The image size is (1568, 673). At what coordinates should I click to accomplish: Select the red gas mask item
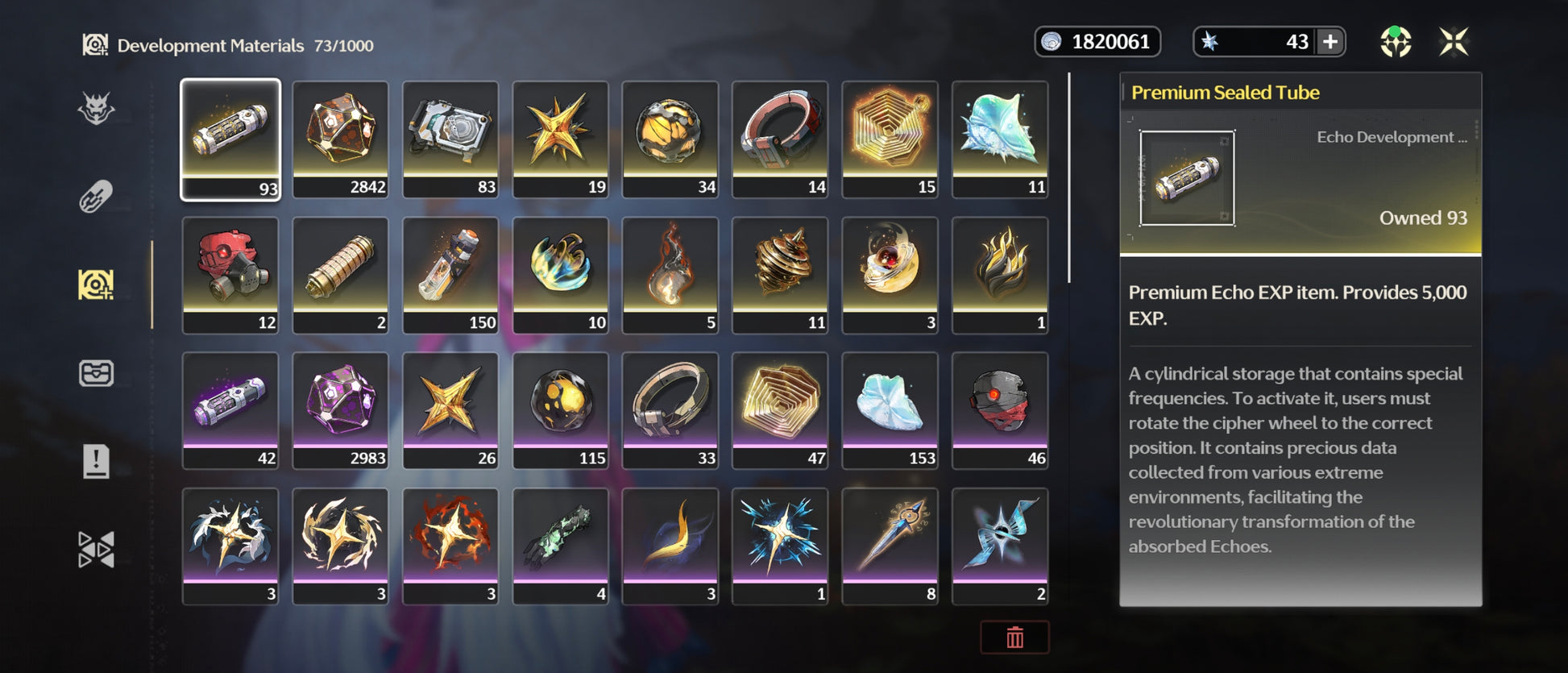coord(230,275)
